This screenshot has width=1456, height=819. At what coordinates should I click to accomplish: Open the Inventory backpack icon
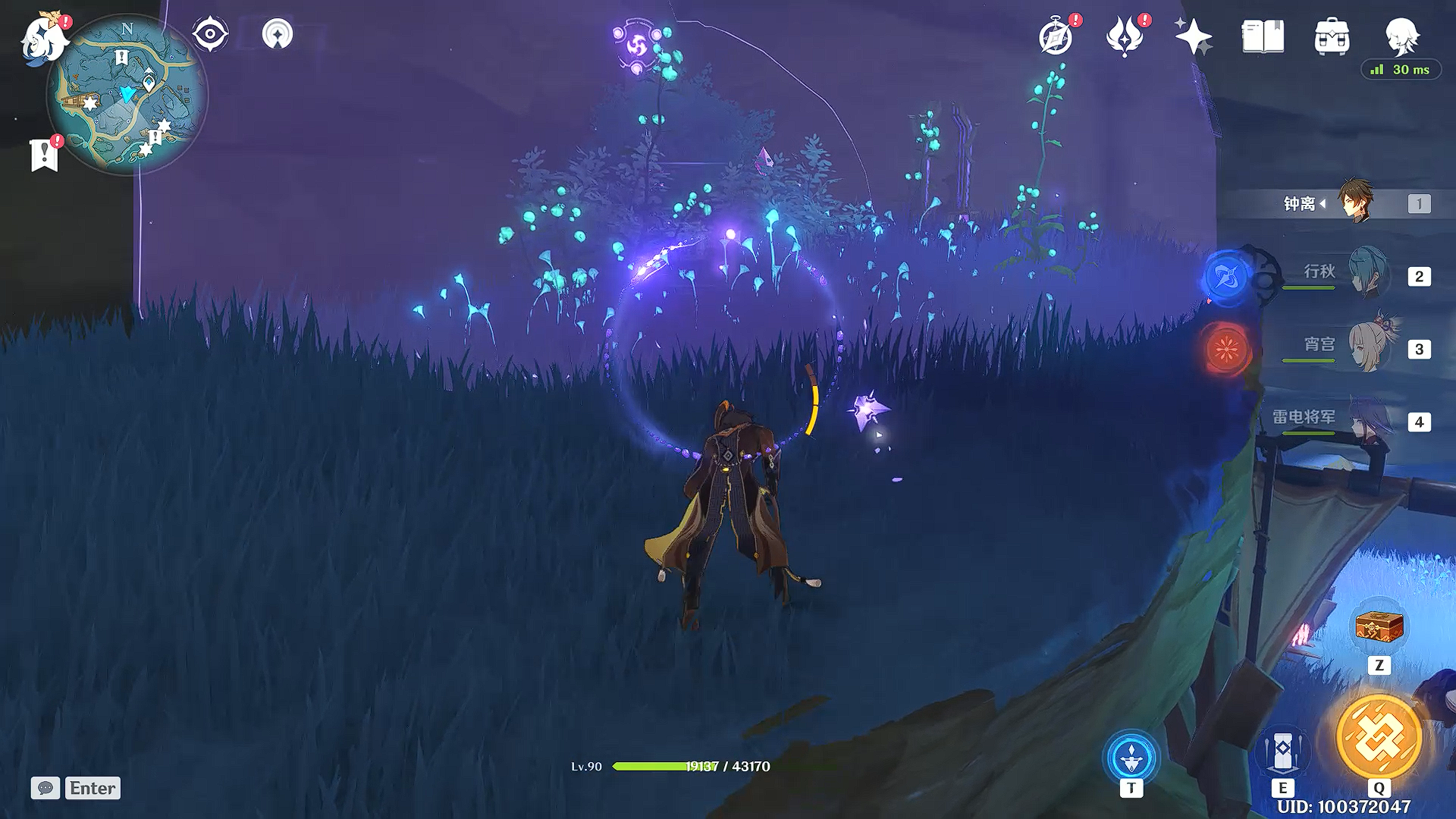pyautogui.click(x=1332, y=37)
